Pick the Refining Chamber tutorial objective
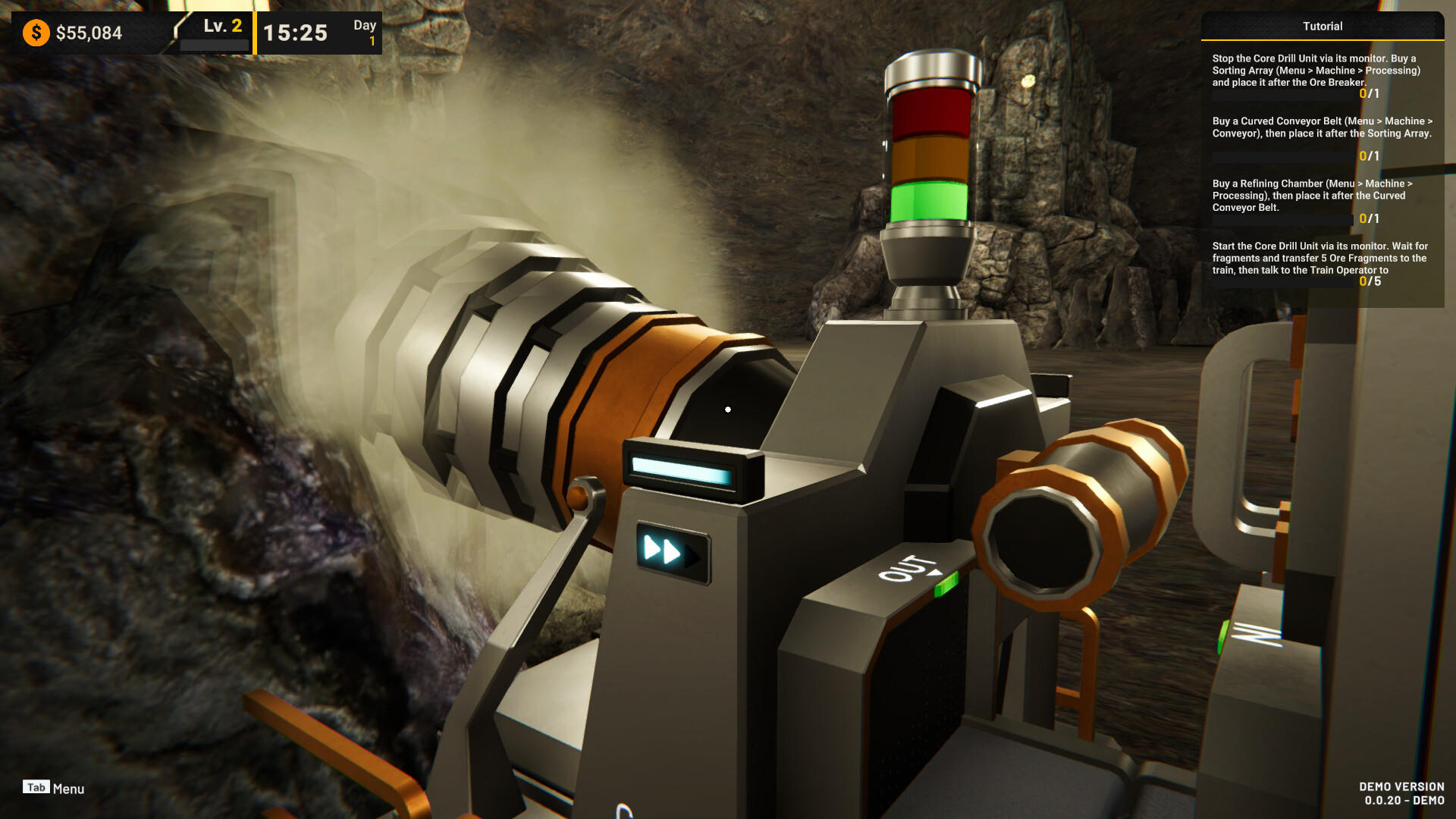This screenshot has width=1456, height=819. coord(1312,196)
